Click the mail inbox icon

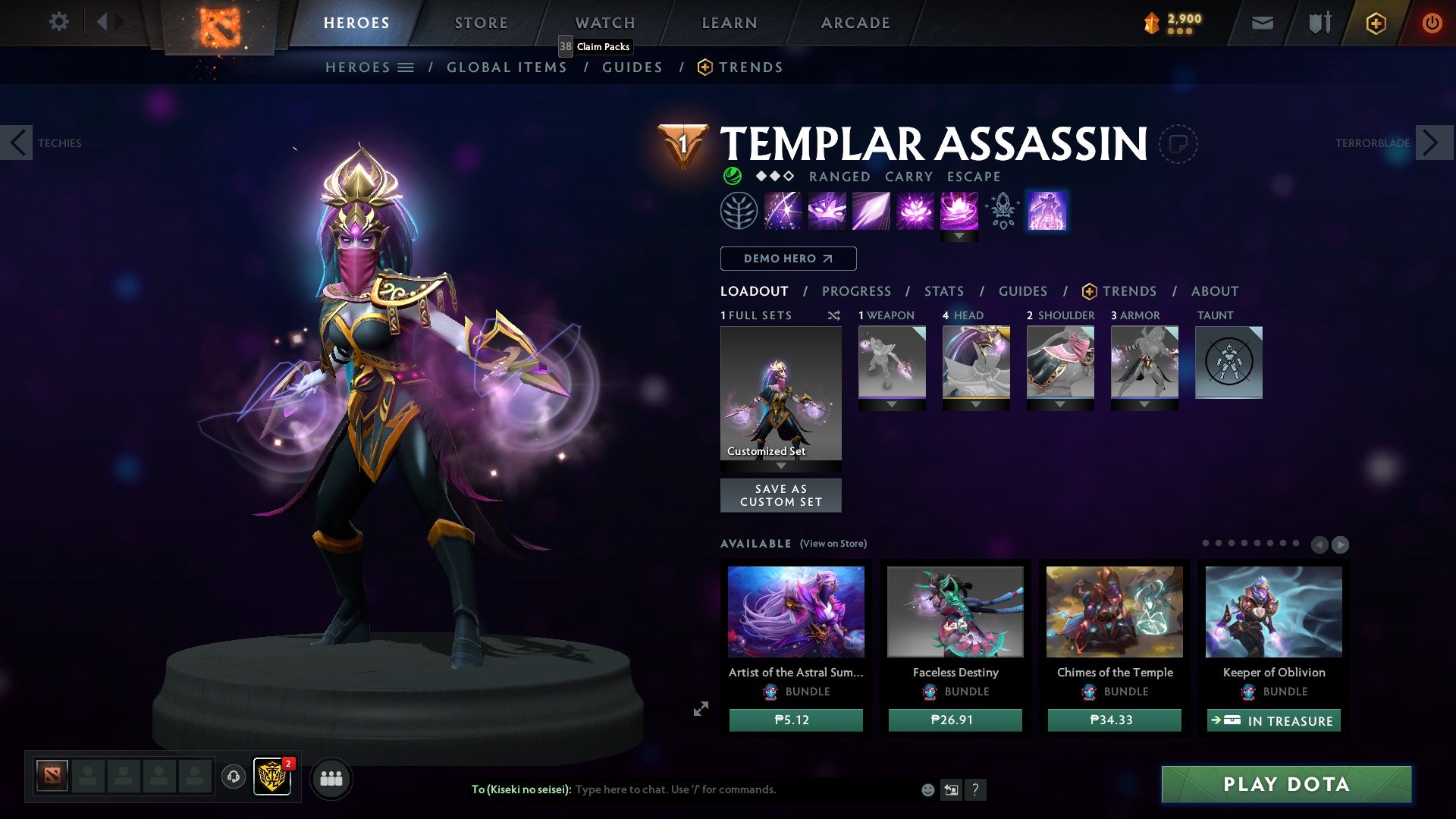click(1262, 23)
